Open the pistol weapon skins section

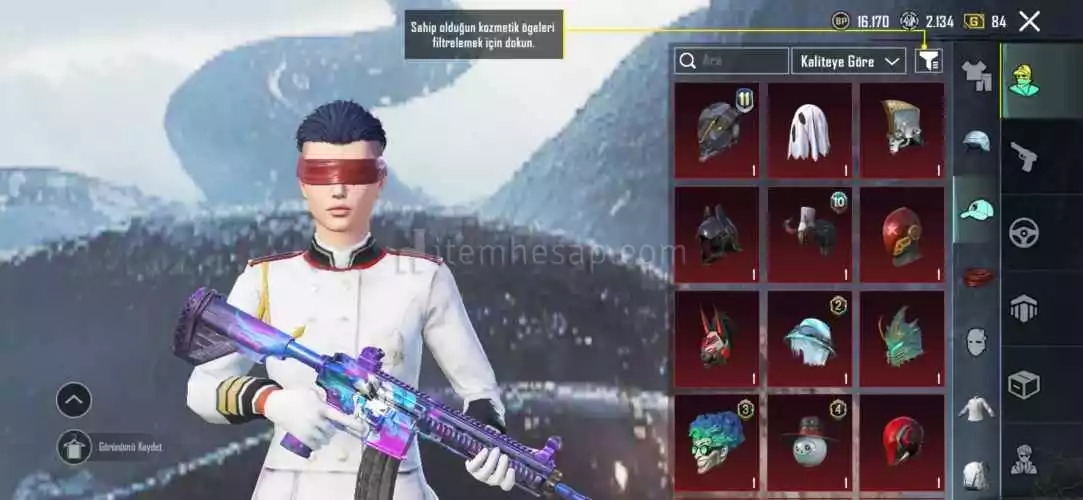coord(1024,156)
